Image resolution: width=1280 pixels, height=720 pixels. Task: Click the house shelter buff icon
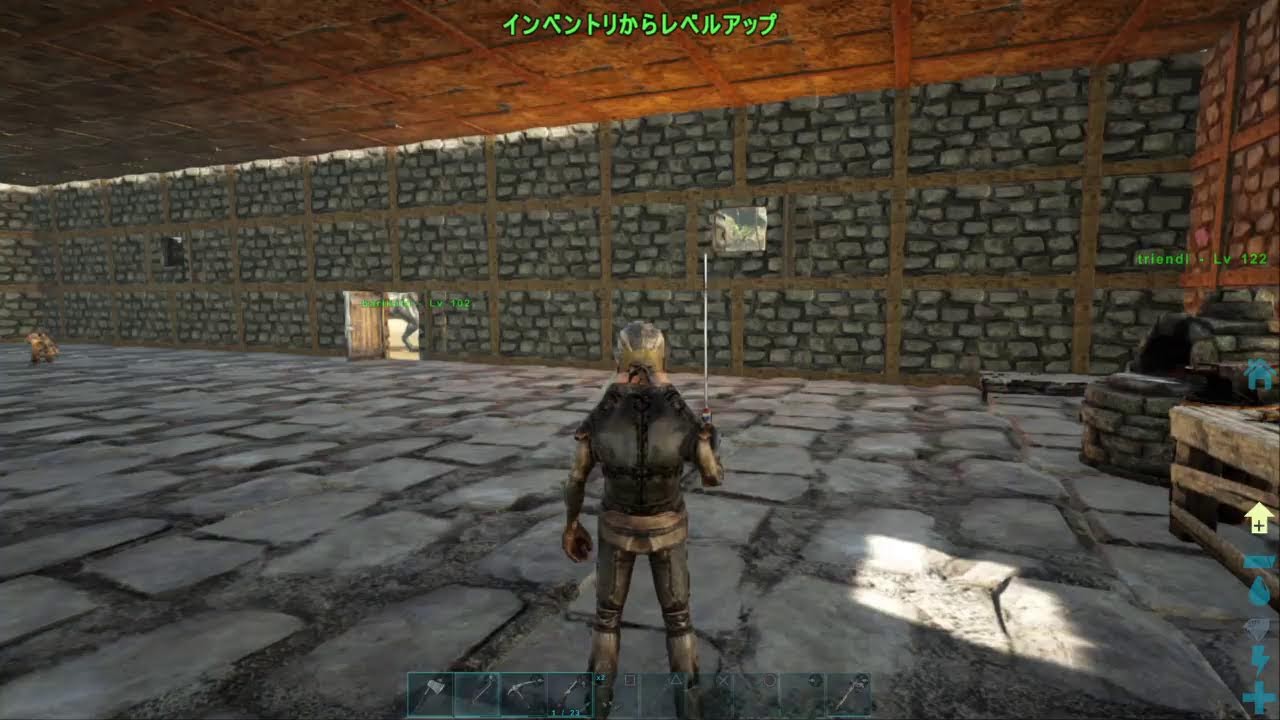(x=1258, y=376)
